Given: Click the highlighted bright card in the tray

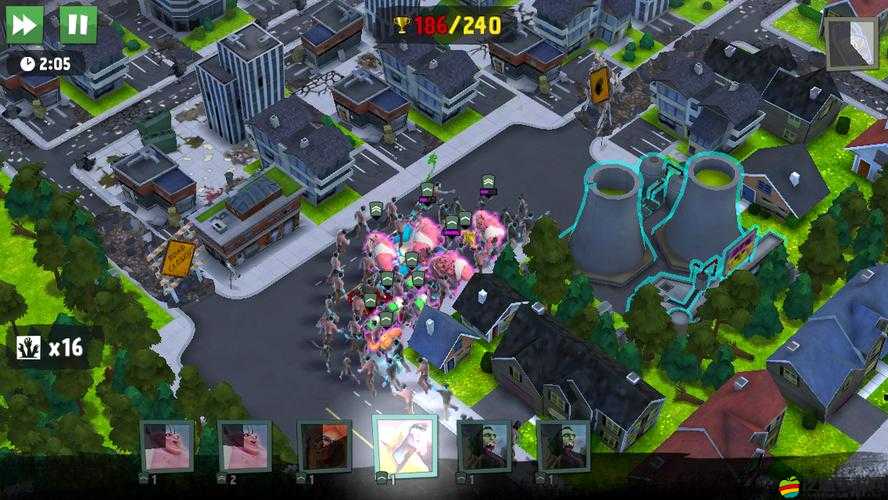Looking at the screenshot, I should [x=404, y=446].
